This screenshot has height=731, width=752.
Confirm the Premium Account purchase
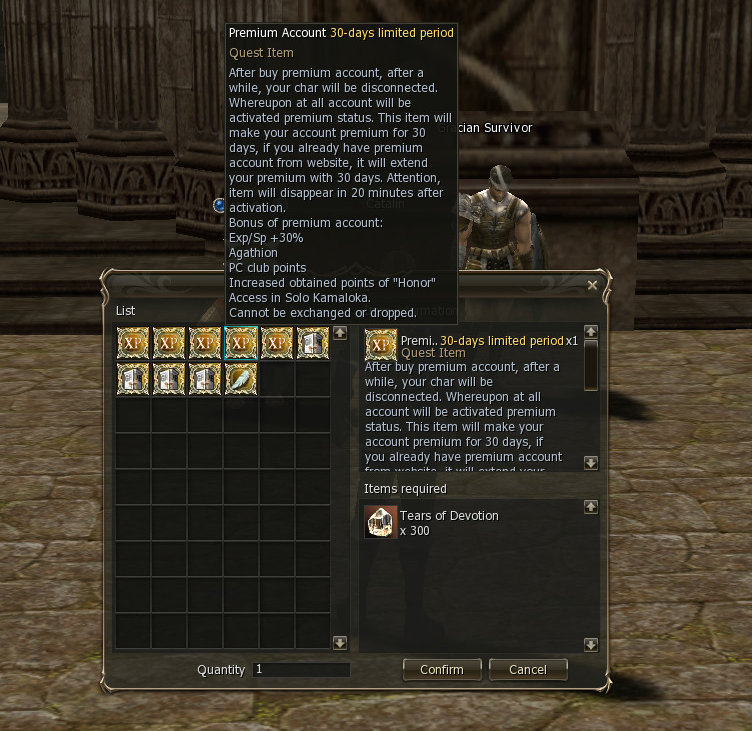coord(441,669)
